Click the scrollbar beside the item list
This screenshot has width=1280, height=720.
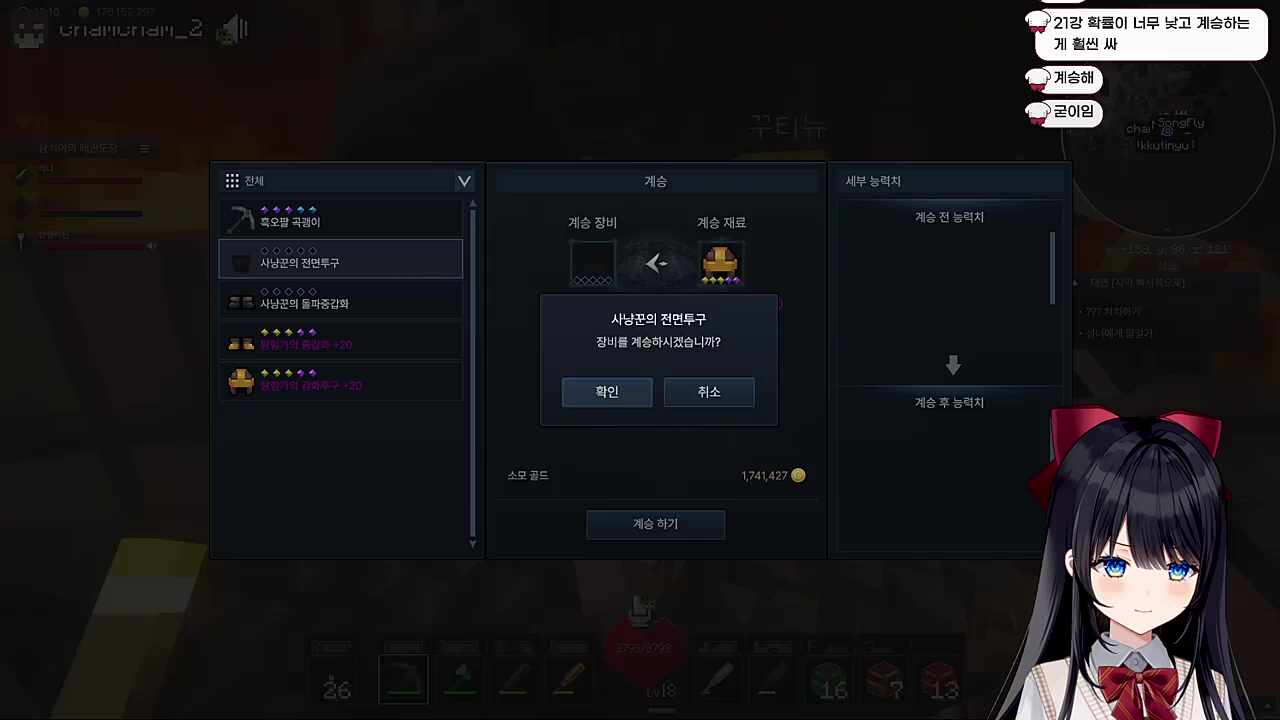471,370
